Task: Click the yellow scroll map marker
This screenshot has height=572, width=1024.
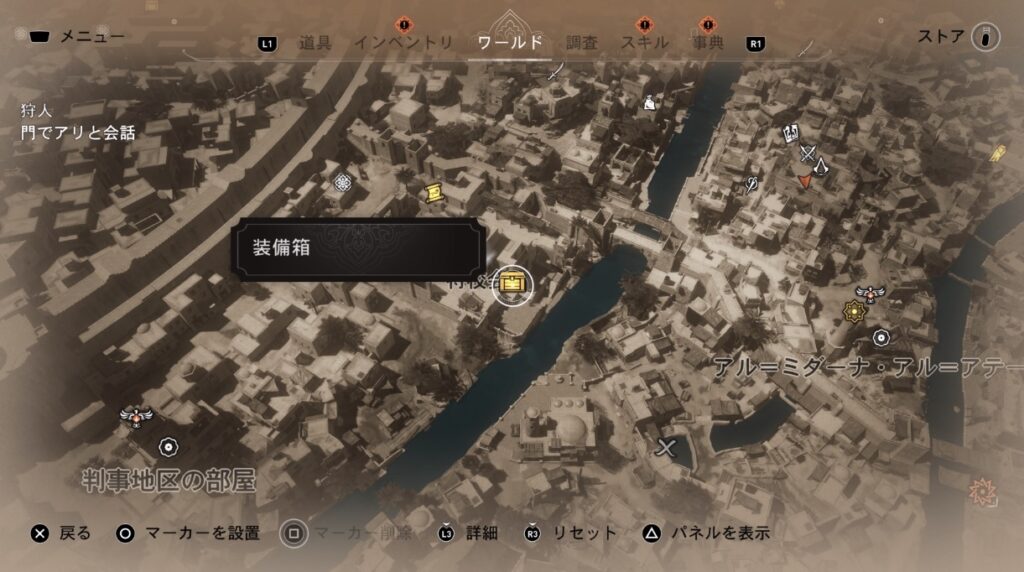Action: 433,193
